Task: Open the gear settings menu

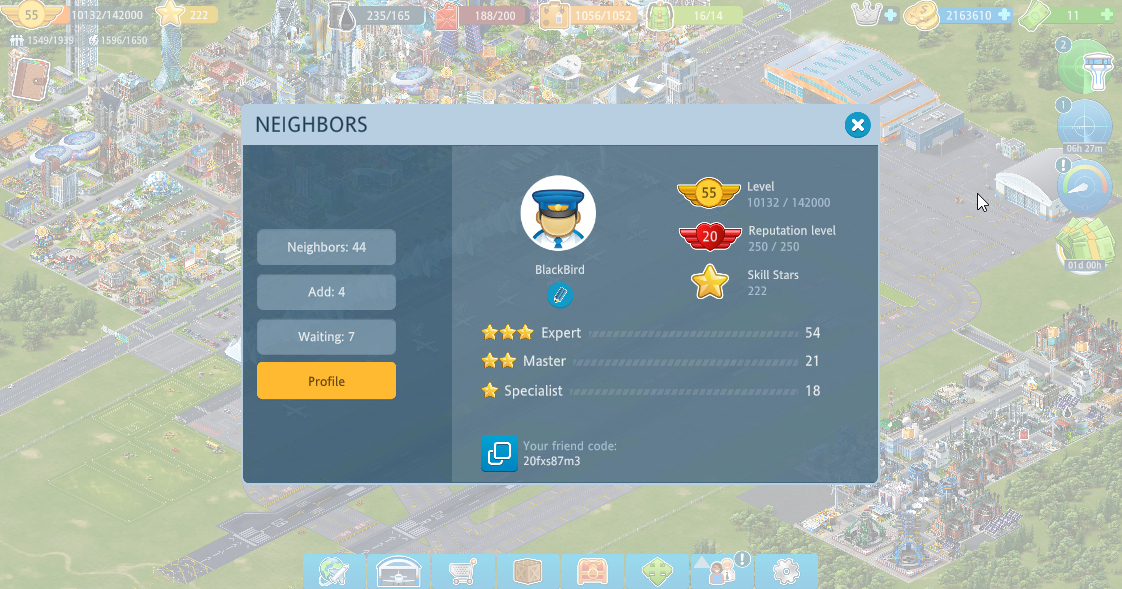Action: [786, 572]
